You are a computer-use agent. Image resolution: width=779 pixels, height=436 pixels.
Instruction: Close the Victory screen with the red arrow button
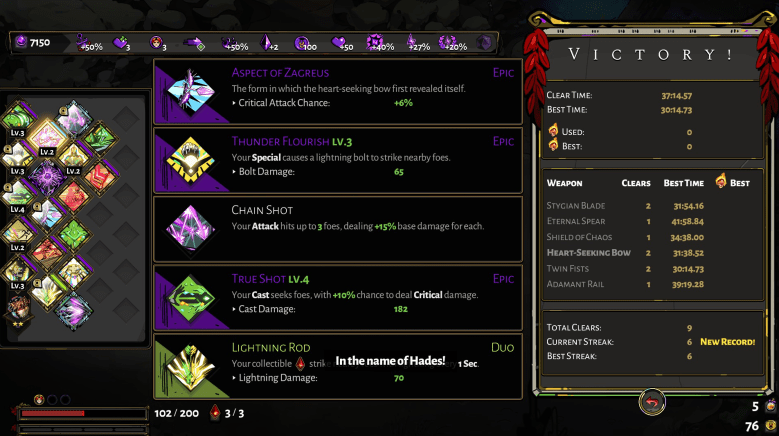pos(652,402)
